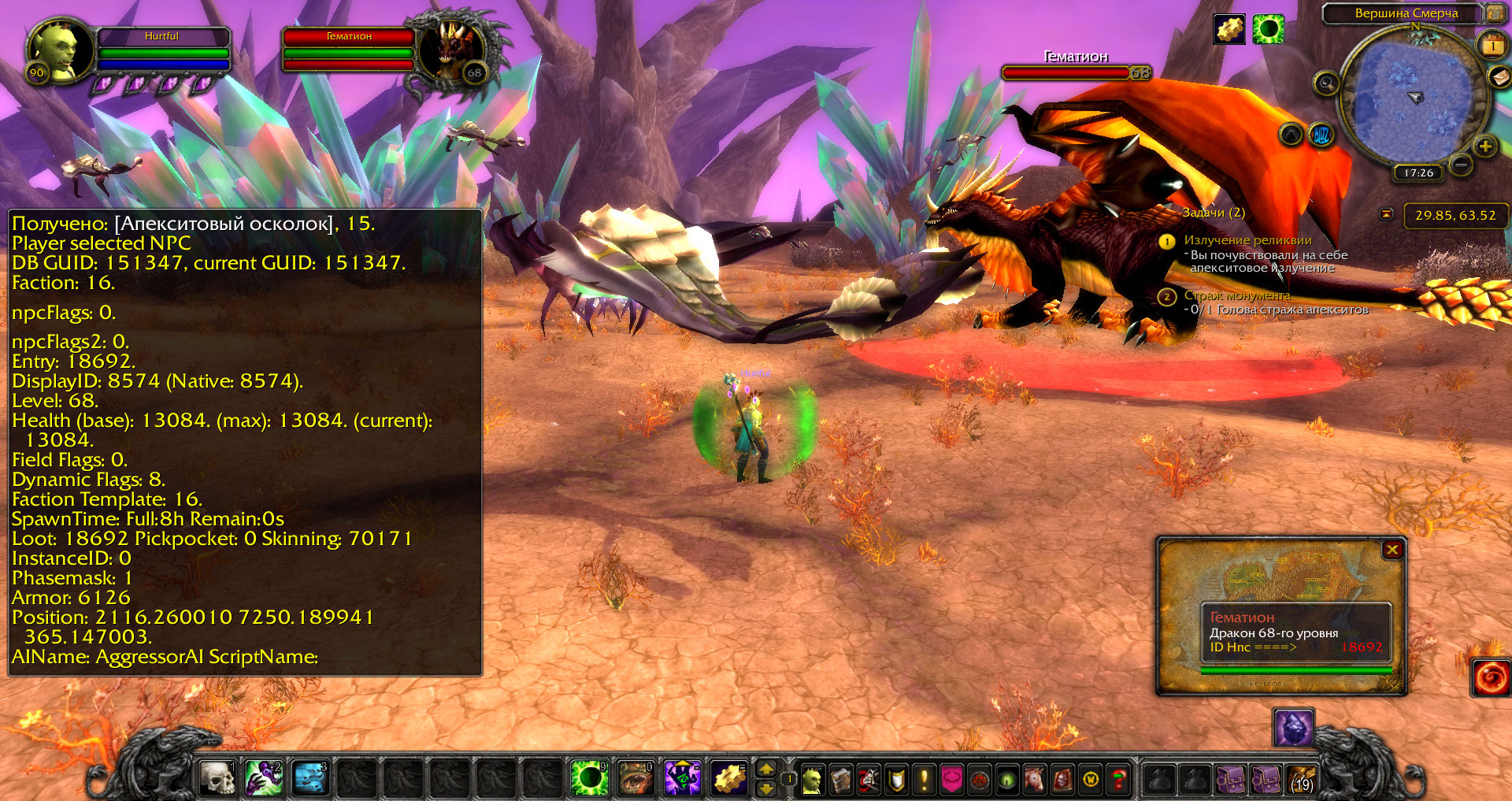This screenshot has height=801, width=1512.
Task: Zoom out the minimap with minus button
Action: click(1461, 165)
